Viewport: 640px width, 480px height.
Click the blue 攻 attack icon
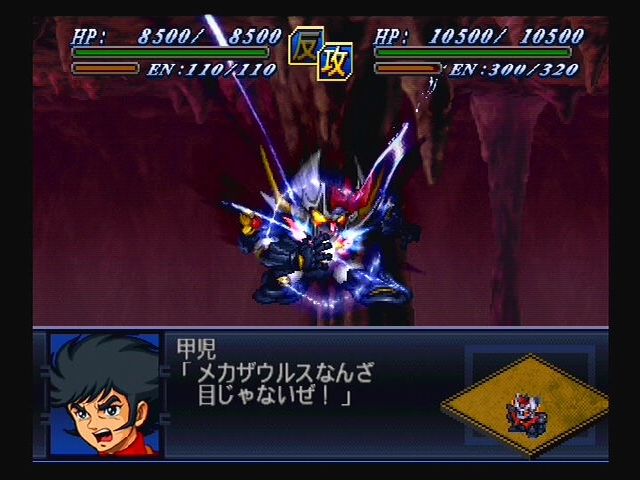point(333,63)
